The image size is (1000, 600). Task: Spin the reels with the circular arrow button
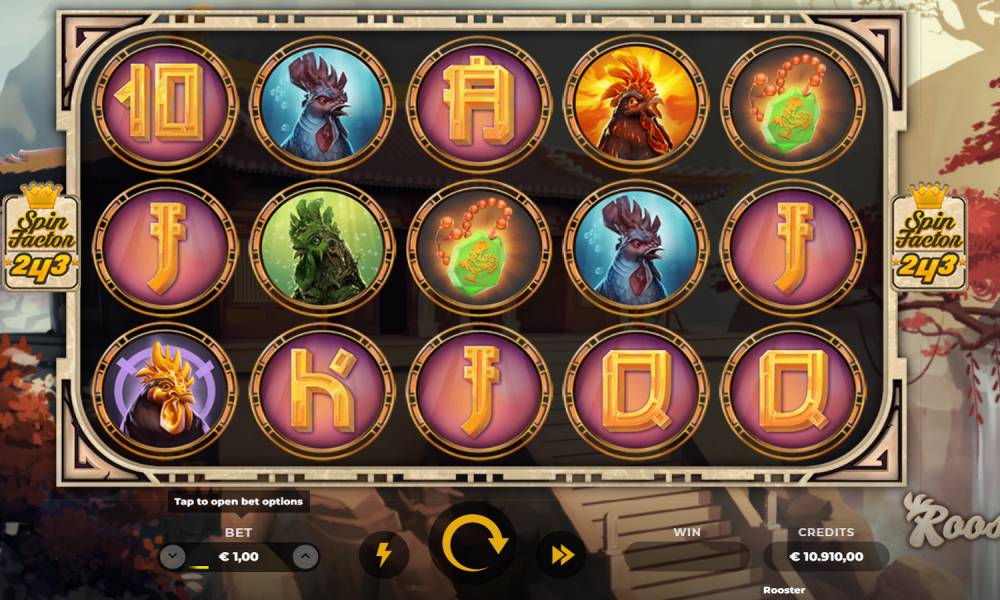[x=473, y=546]
